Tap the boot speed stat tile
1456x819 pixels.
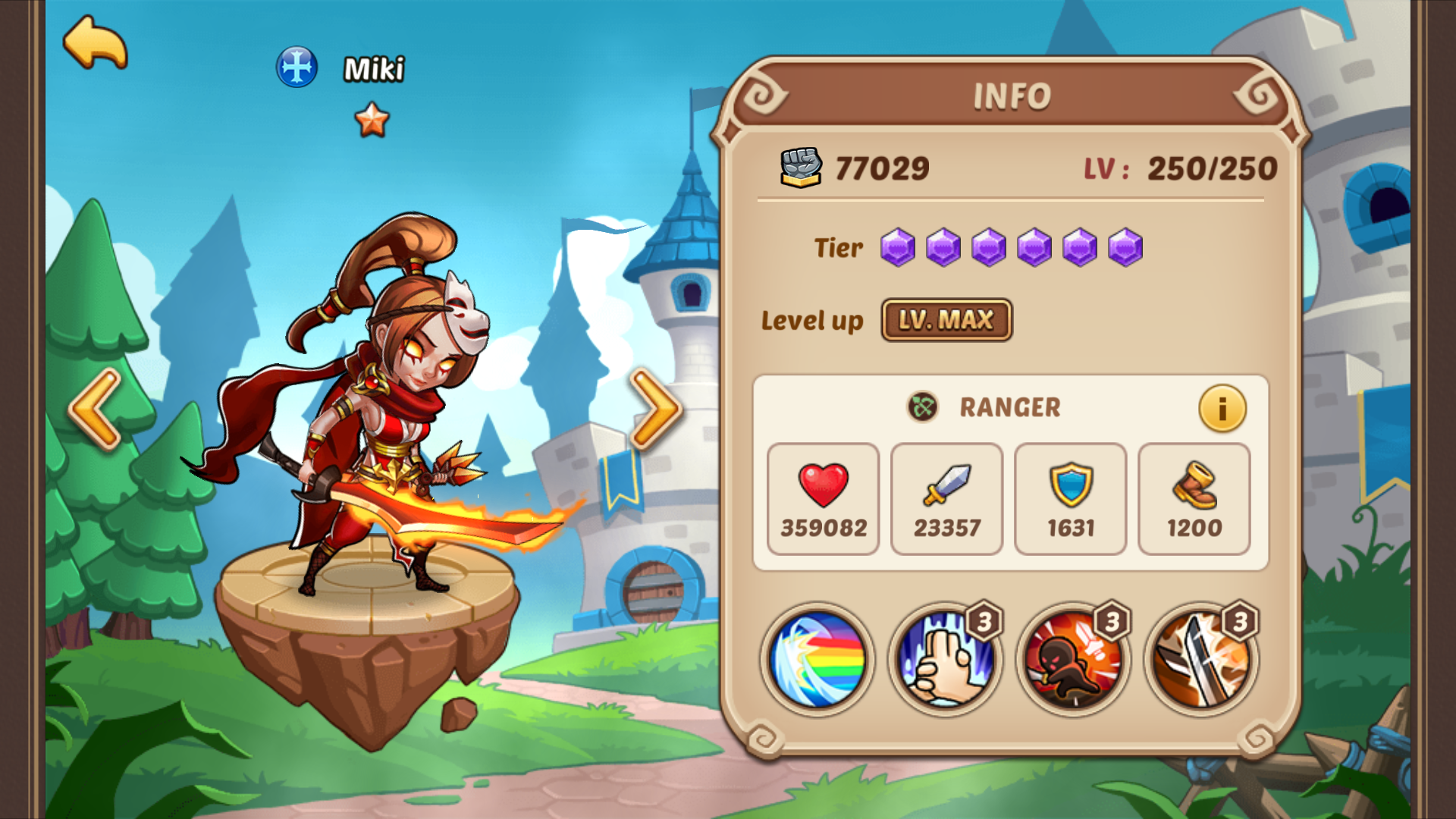click(1194, 499)
